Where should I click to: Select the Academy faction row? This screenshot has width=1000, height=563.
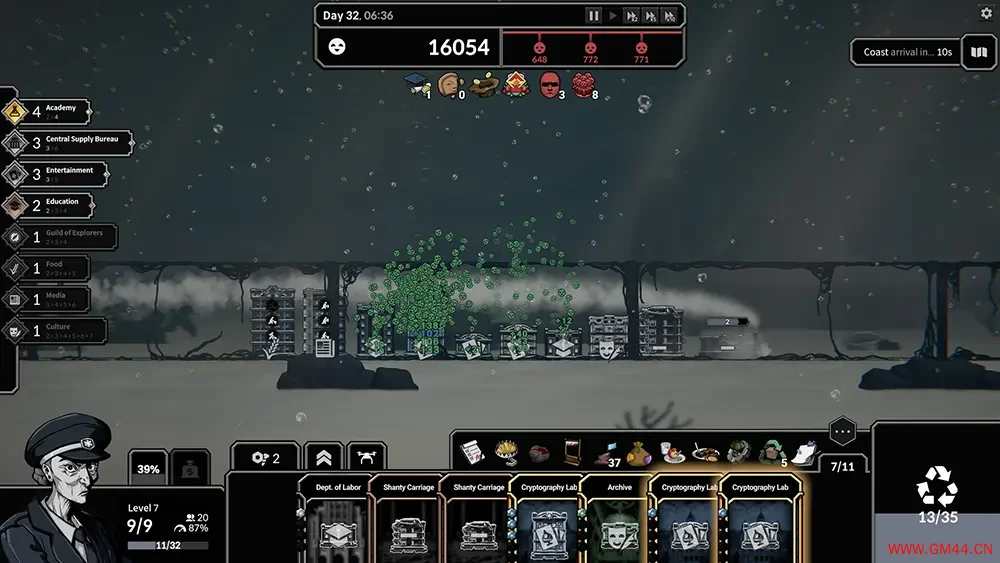(48, 111)
